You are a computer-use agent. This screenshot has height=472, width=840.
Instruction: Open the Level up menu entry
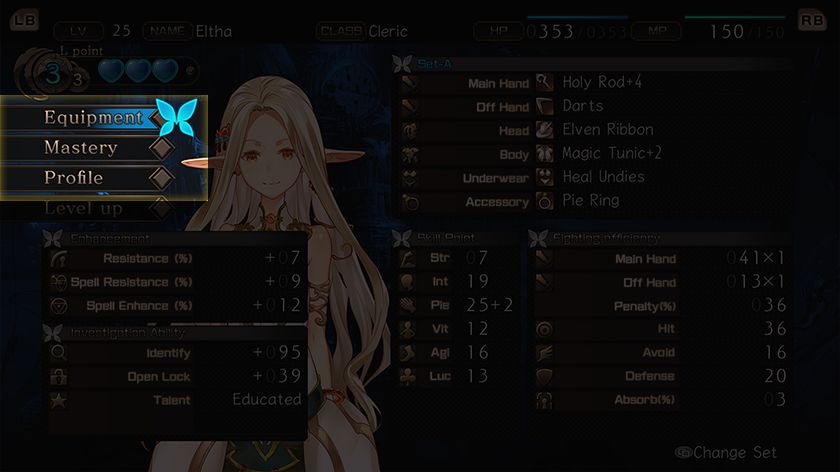coord(83,208)
